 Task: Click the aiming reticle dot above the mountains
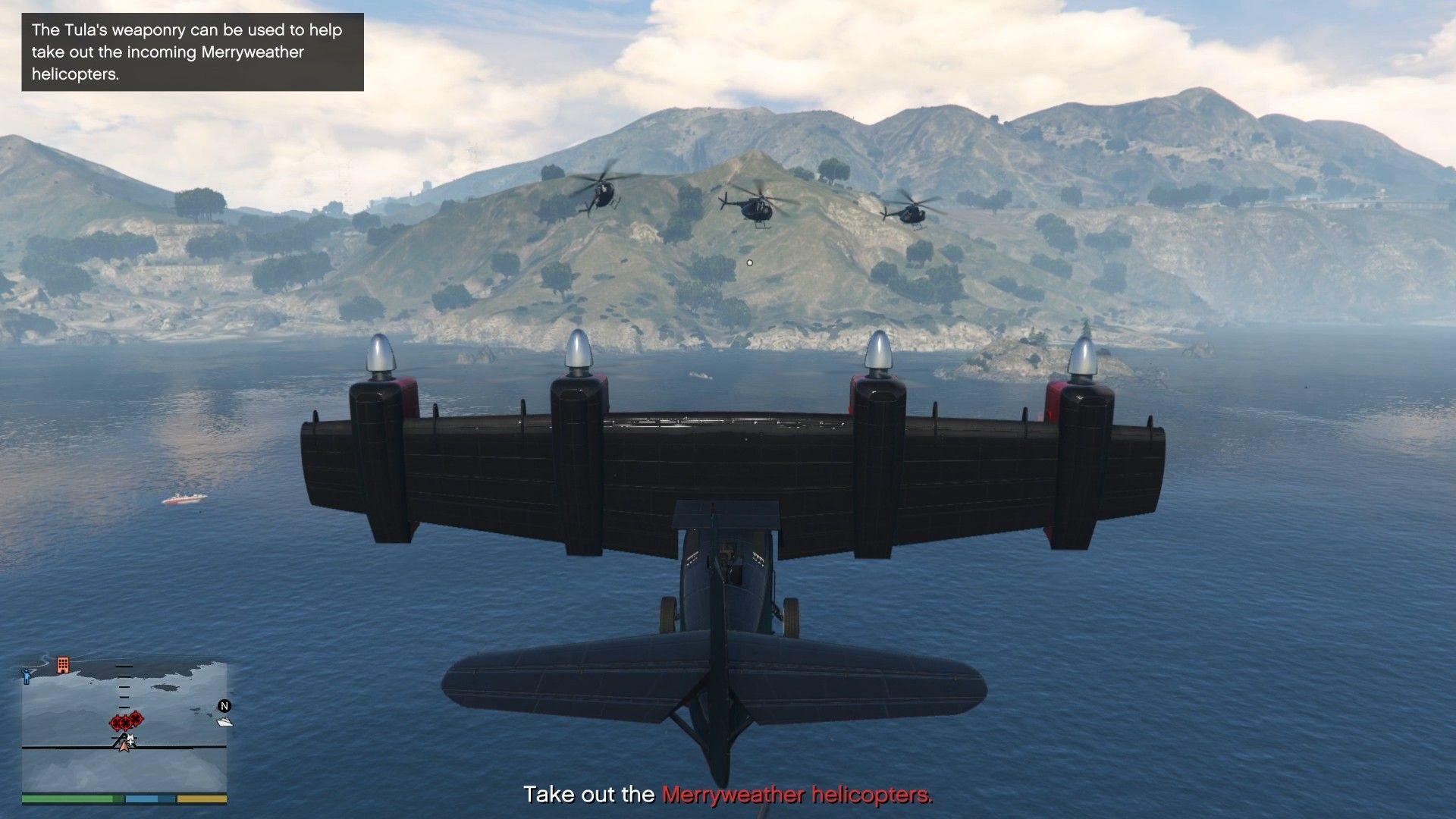pos(750,262)
